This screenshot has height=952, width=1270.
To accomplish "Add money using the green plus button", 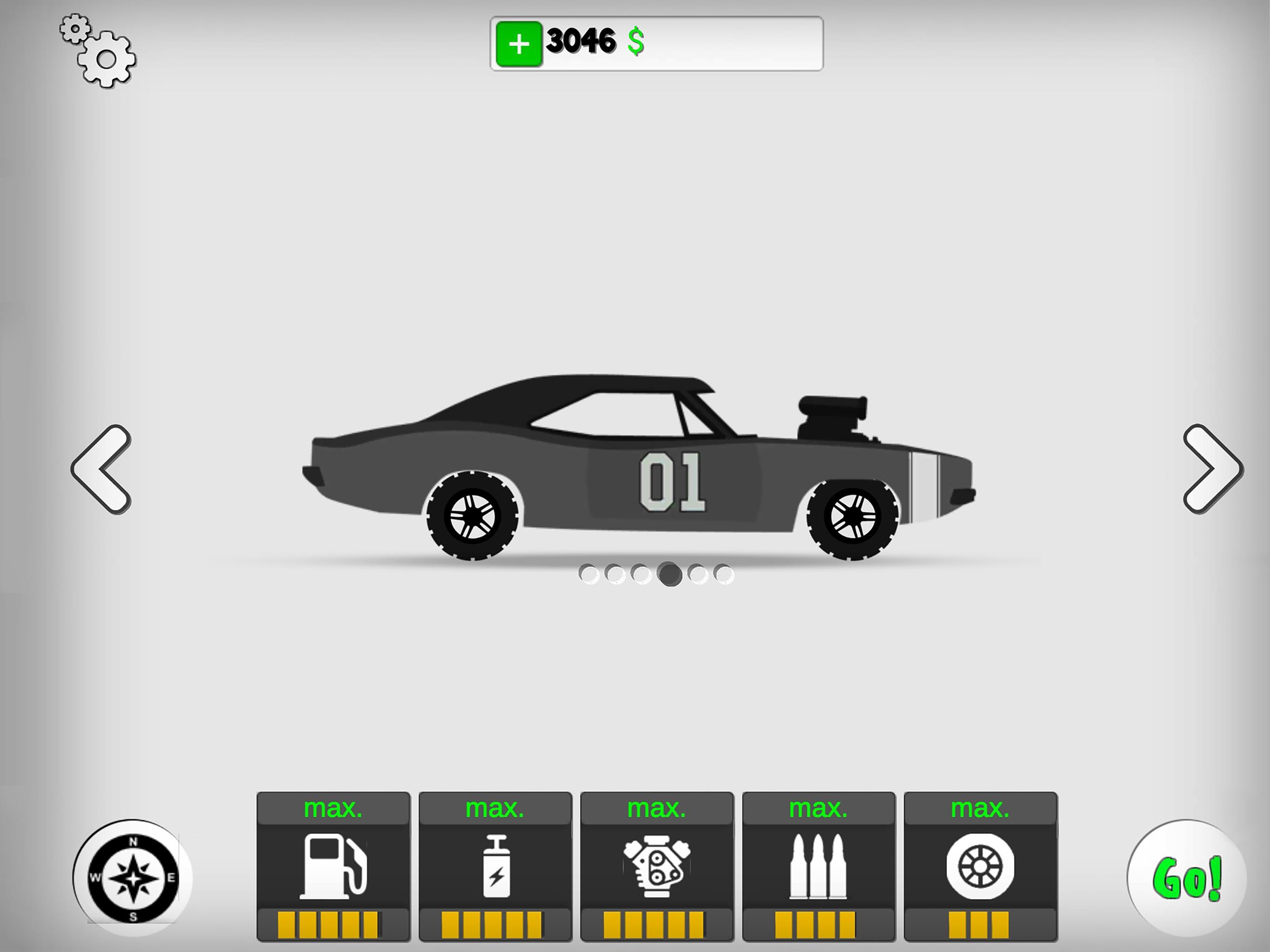I will coord(520,43).
